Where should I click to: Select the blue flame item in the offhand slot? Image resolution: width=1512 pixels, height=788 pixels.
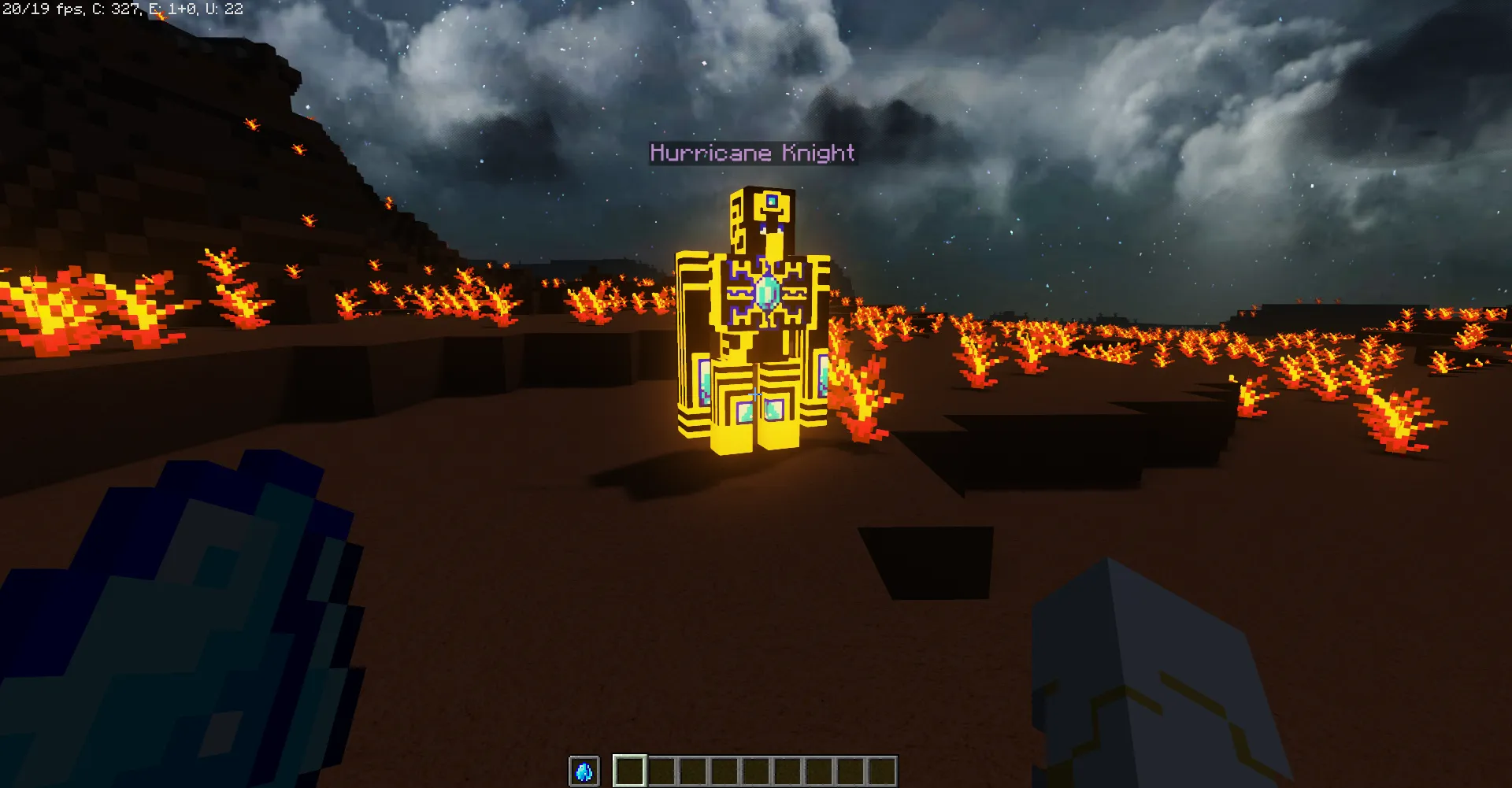[x=584, y=772]
